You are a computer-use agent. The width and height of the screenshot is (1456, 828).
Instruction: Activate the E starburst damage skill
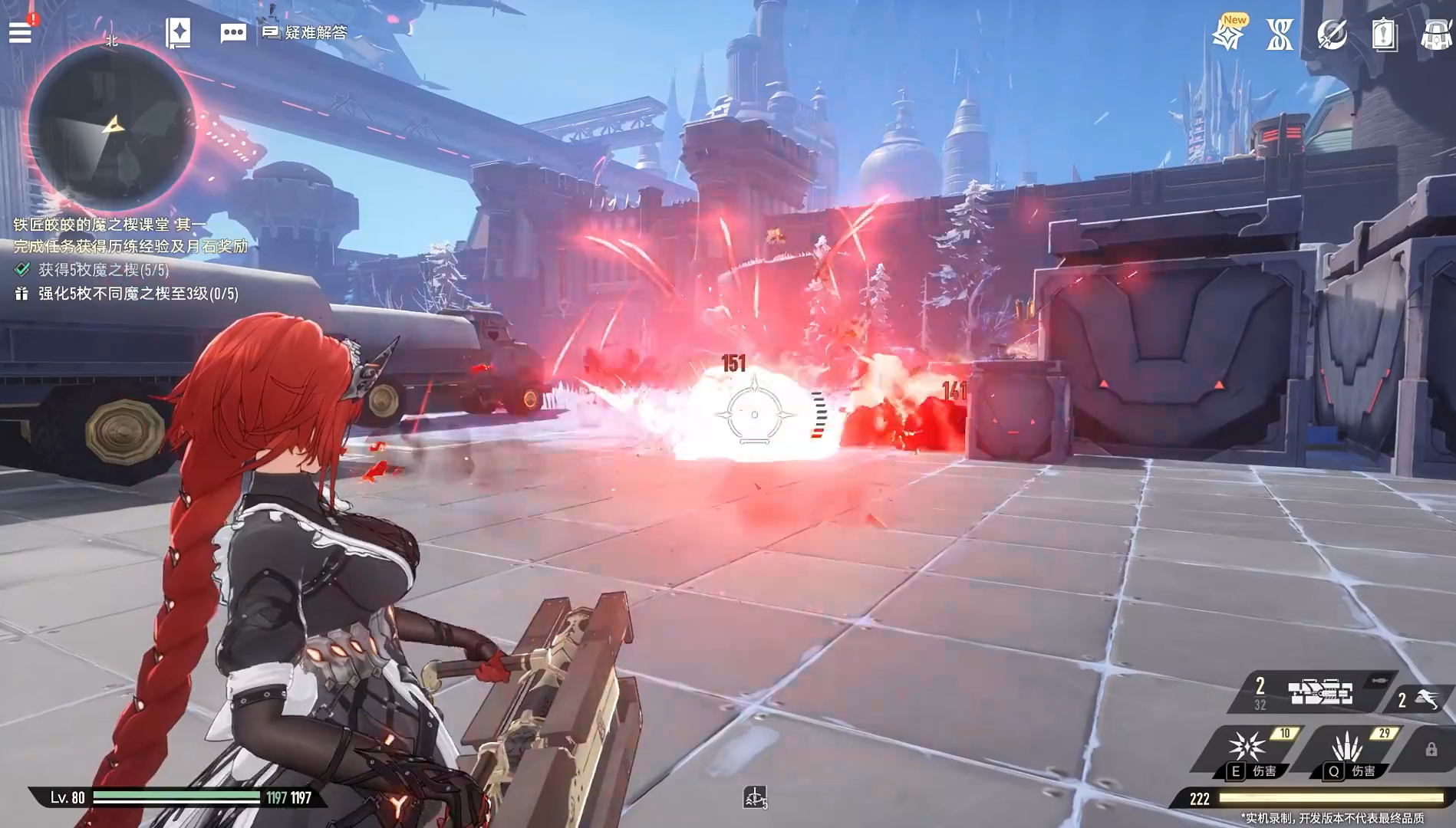pos(1247,747)
